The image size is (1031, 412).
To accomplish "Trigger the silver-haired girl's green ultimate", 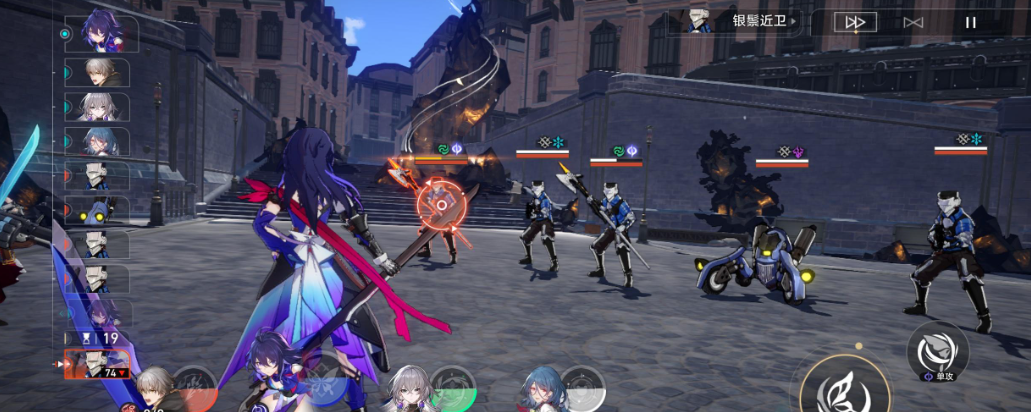I will click(x=450, y=388).
